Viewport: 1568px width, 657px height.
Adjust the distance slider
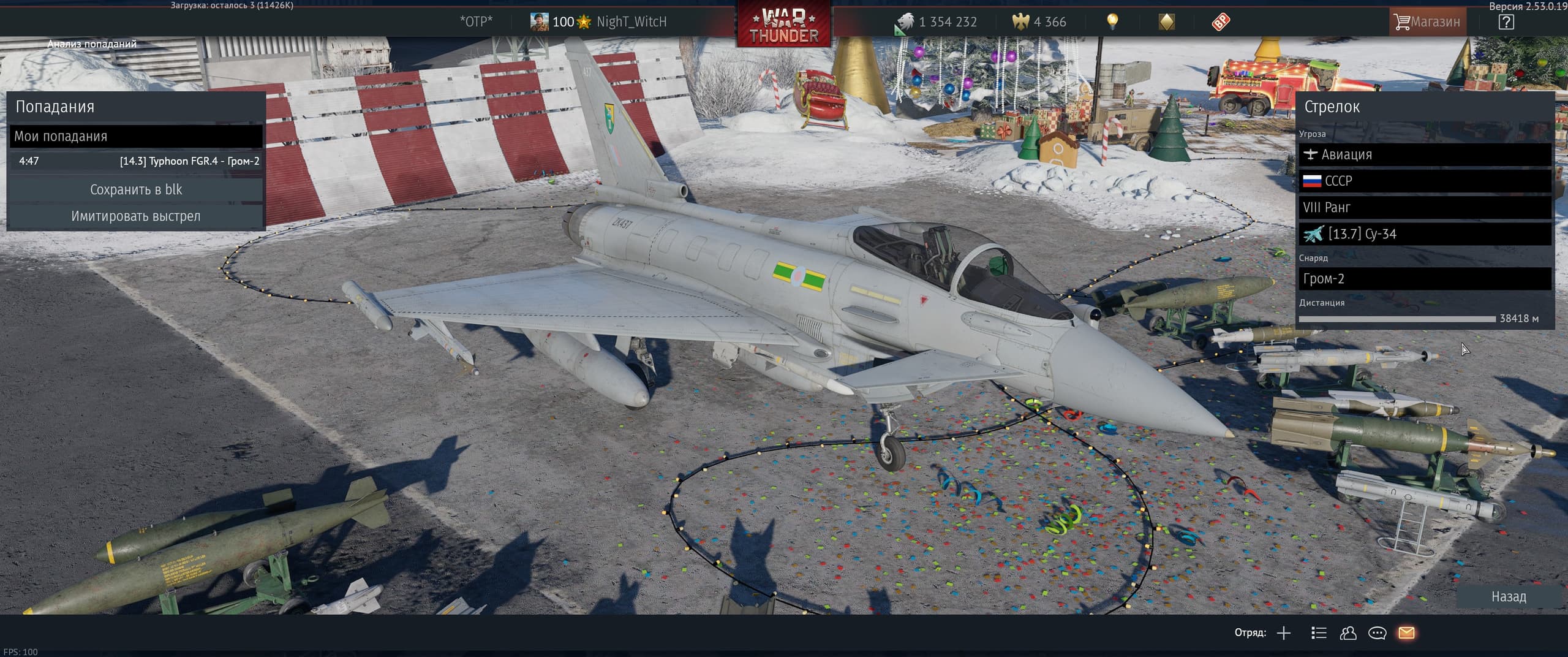pos(1396,319)
